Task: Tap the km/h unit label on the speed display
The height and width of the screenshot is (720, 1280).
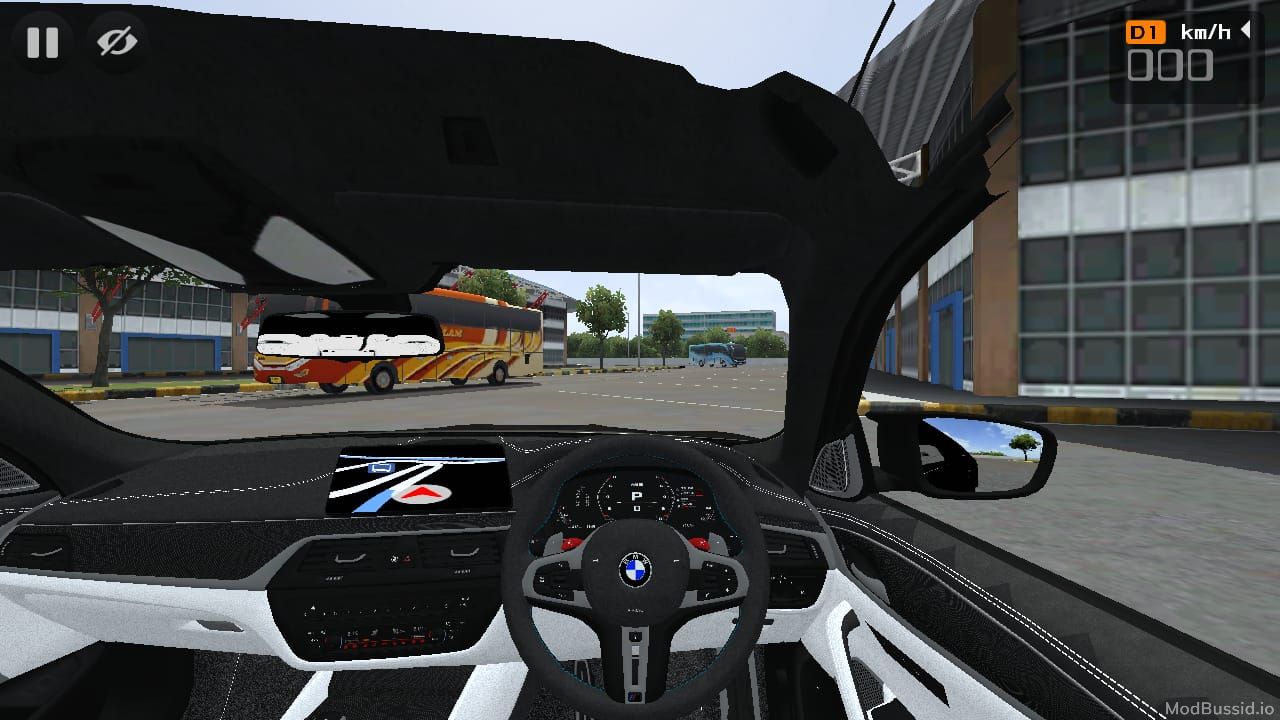Action: pos(1206,30)
